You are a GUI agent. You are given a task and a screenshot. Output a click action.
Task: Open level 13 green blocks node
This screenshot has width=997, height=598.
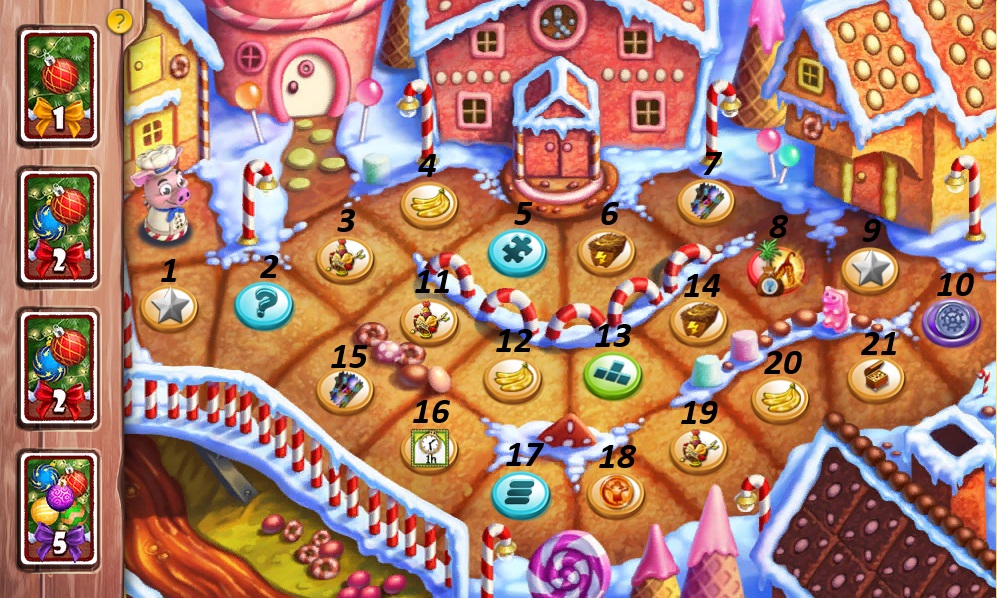point(612,375)
